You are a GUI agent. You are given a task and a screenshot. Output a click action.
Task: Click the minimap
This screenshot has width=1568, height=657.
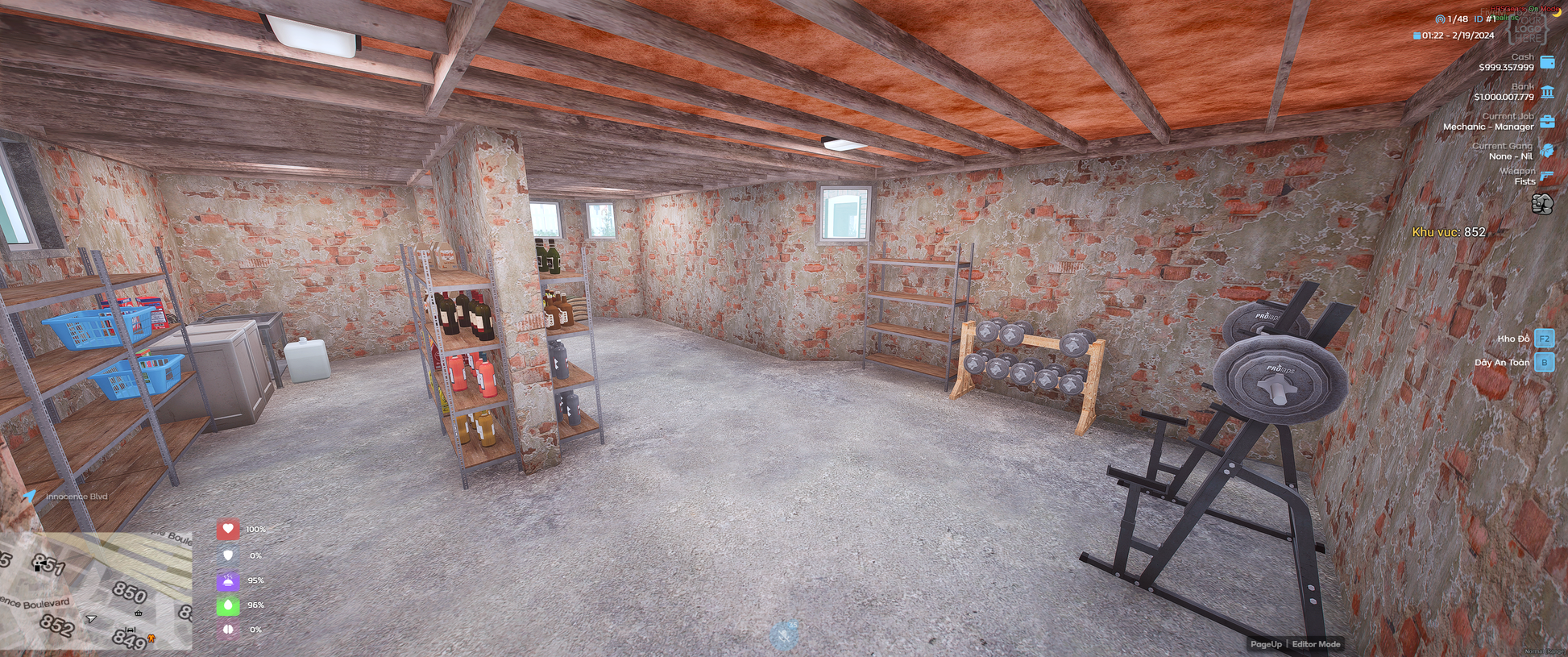click(95, 591)
